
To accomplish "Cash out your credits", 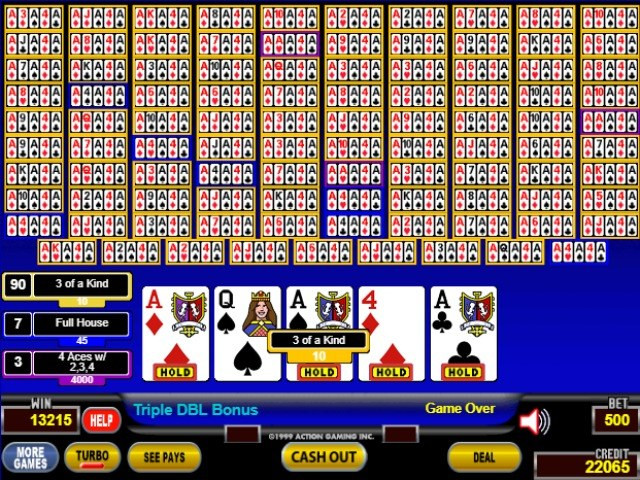I will [x=323, y=457].
